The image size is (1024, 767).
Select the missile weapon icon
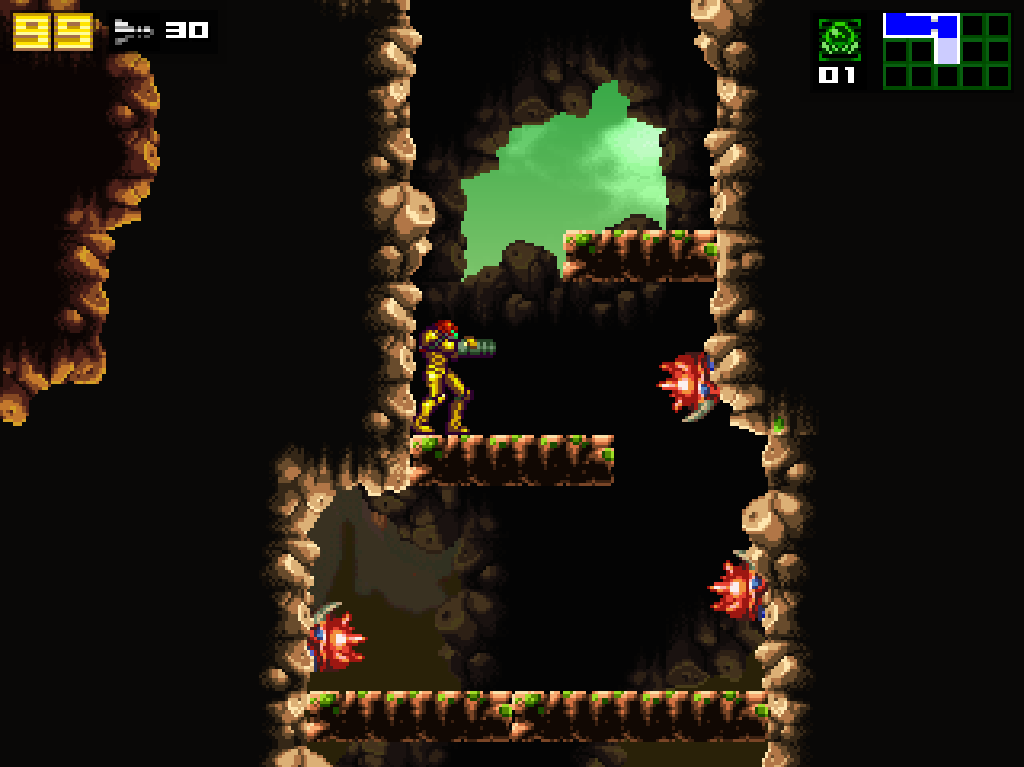pos(133,31)
